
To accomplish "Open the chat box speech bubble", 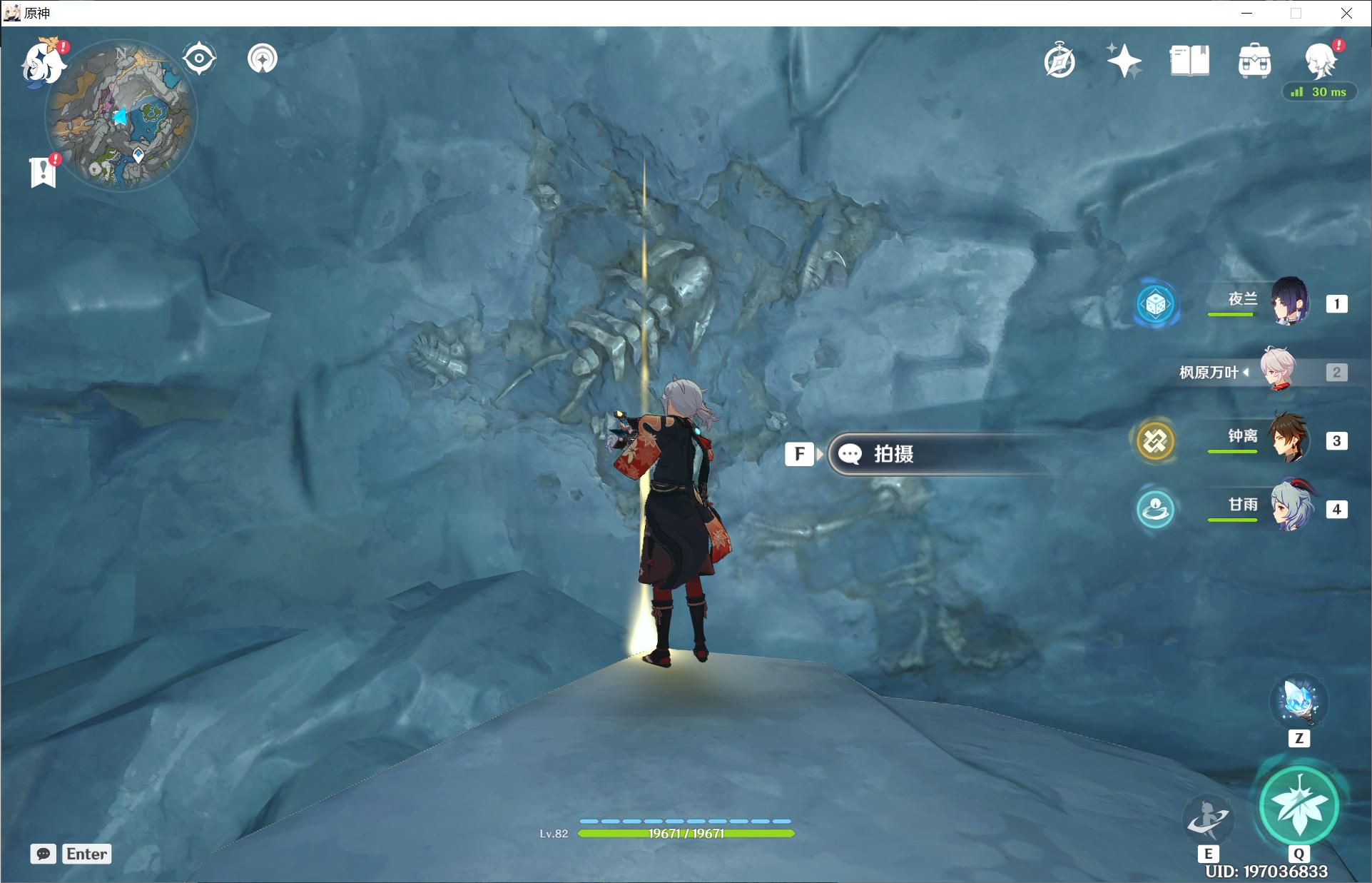I will coord(44,854).
